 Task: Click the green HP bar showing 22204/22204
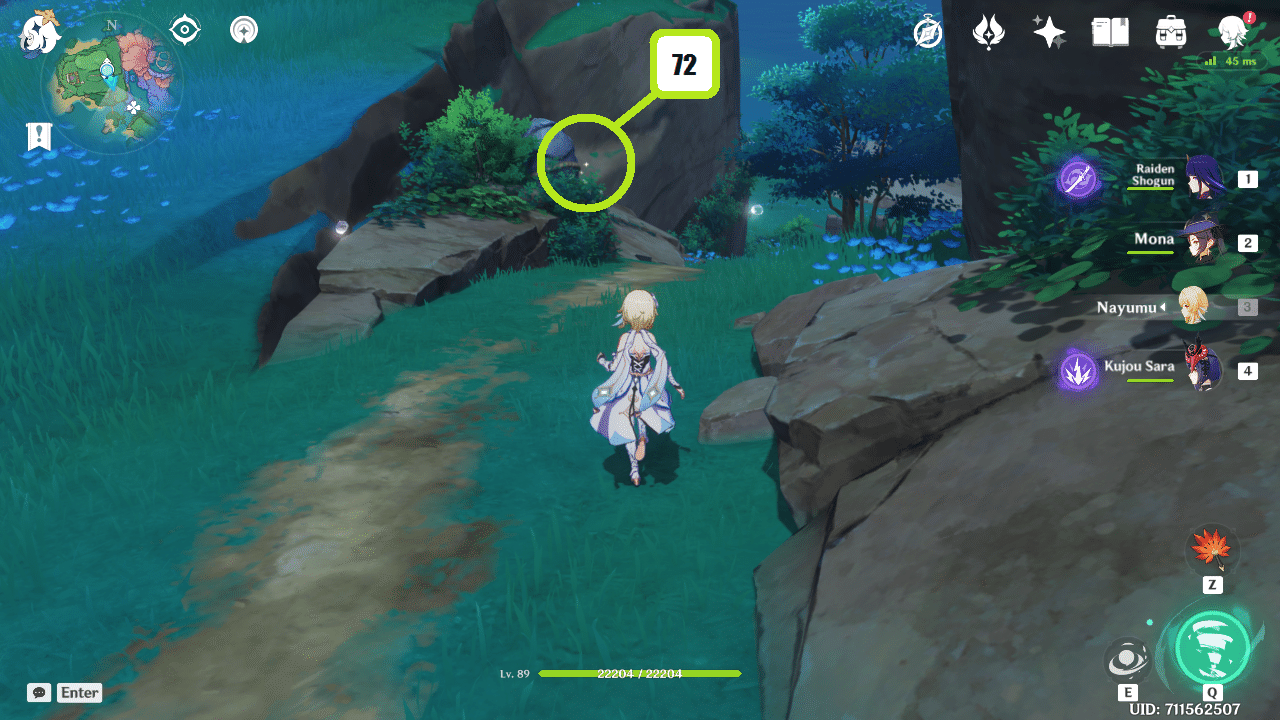640,674
